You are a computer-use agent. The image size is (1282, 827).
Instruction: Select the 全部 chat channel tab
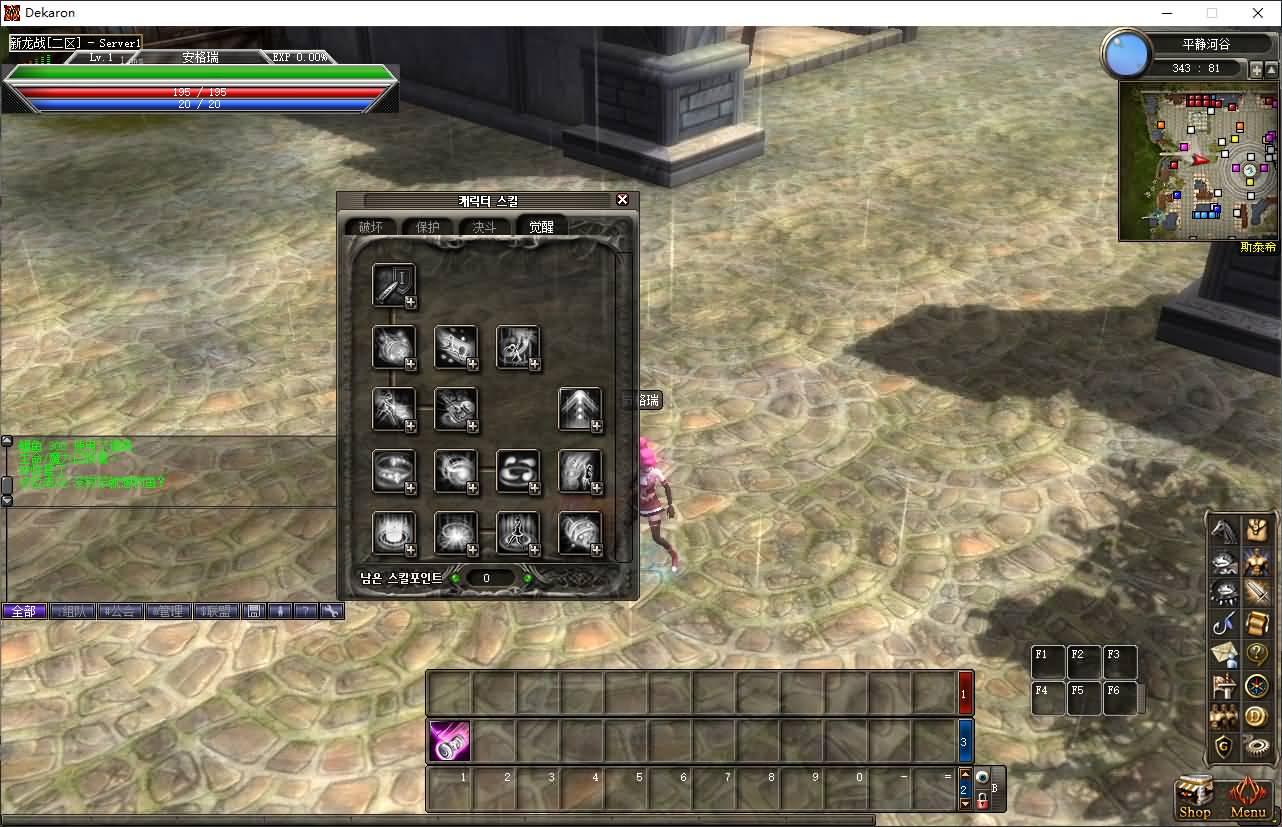pos(24,611)
